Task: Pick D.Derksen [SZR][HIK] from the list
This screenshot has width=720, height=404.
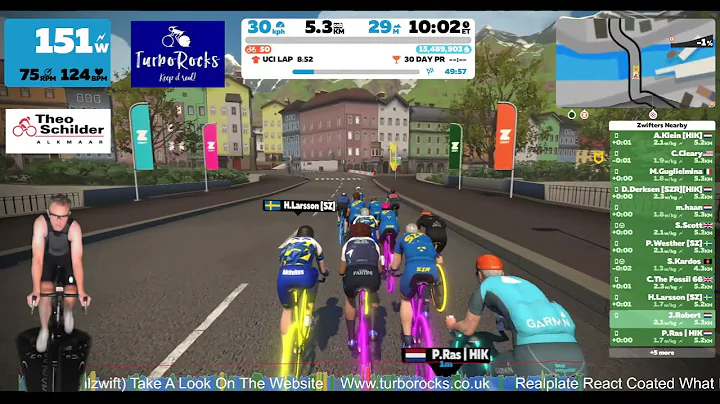Action: [x=662, y=193]
